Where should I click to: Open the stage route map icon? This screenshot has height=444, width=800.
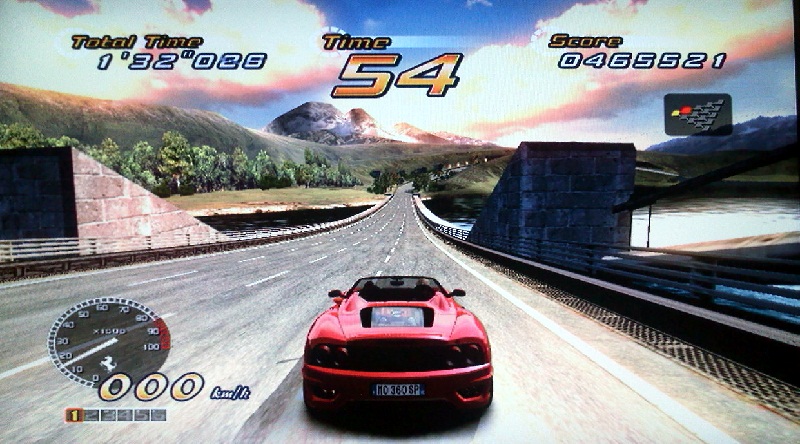697,114
